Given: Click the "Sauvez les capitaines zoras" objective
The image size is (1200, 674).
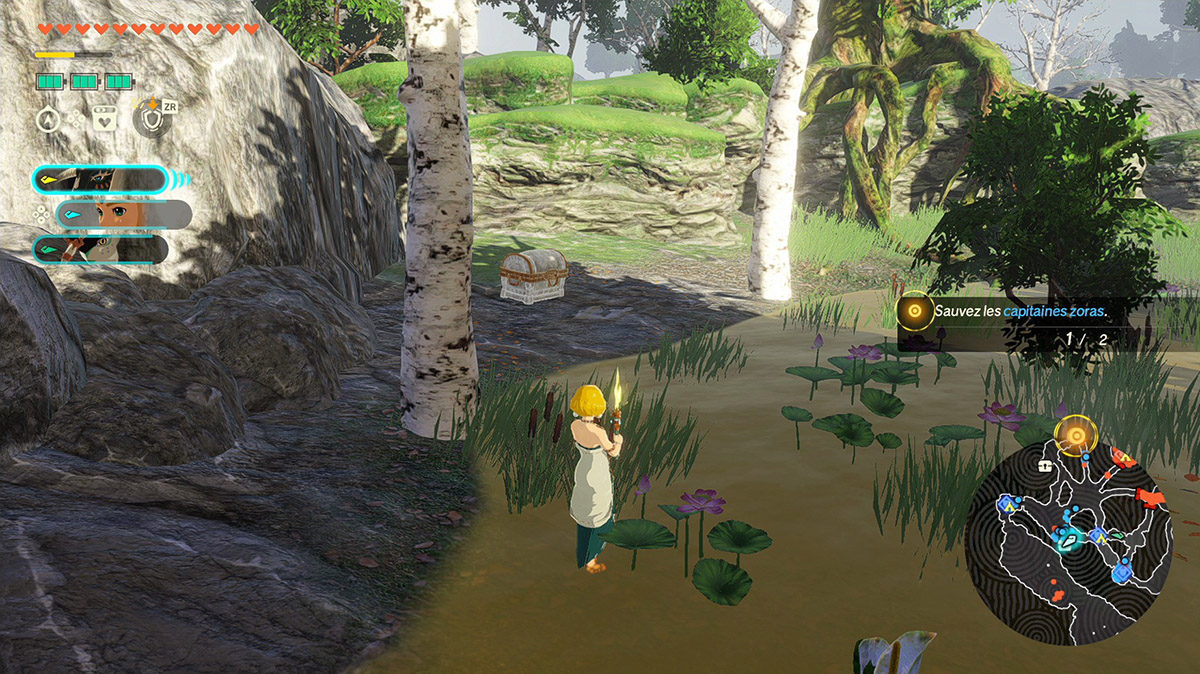Looking at the screenshot, I should 1020,312.
